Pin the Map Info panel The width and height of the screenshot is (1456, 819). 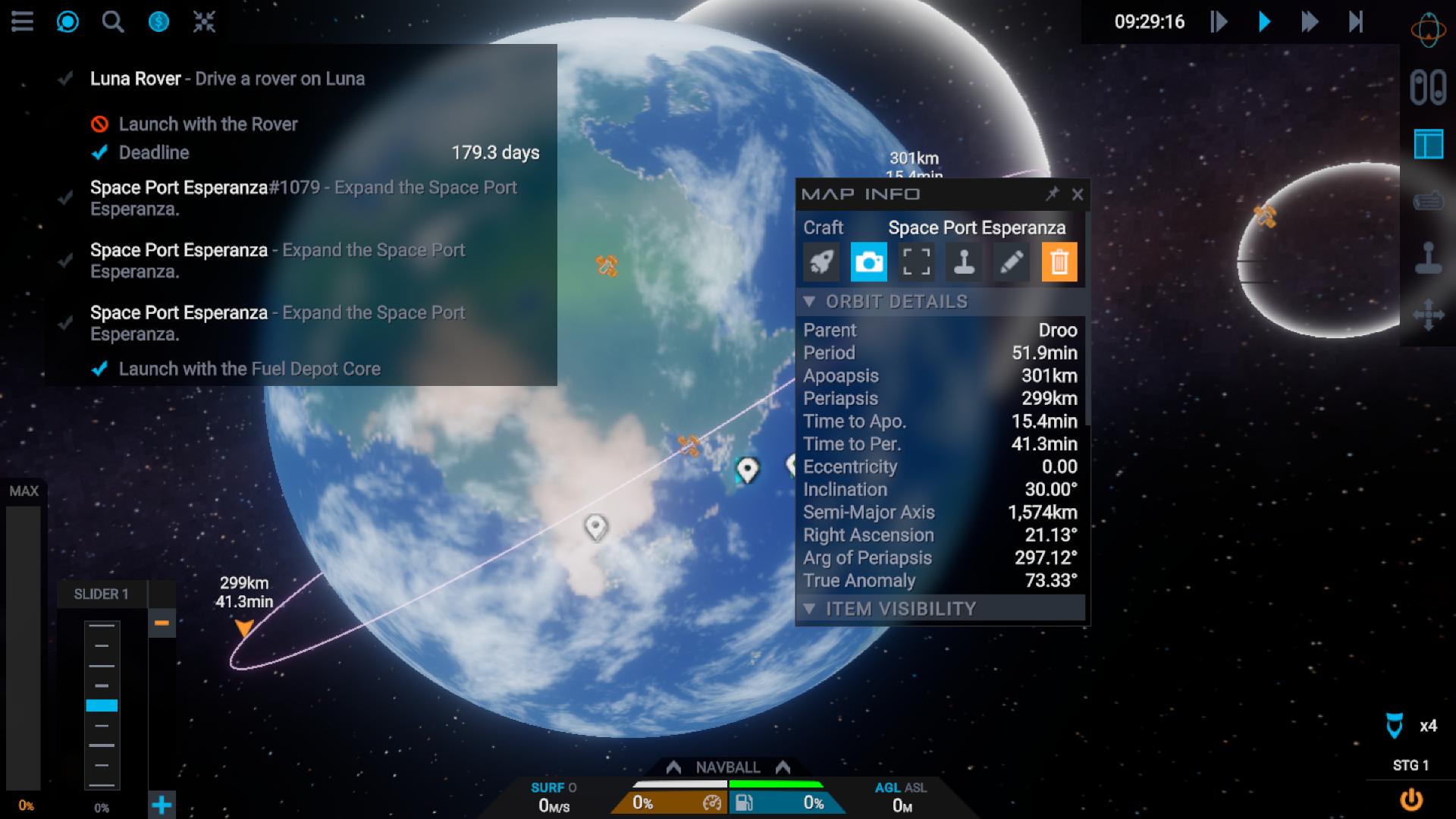point(1052,194)
